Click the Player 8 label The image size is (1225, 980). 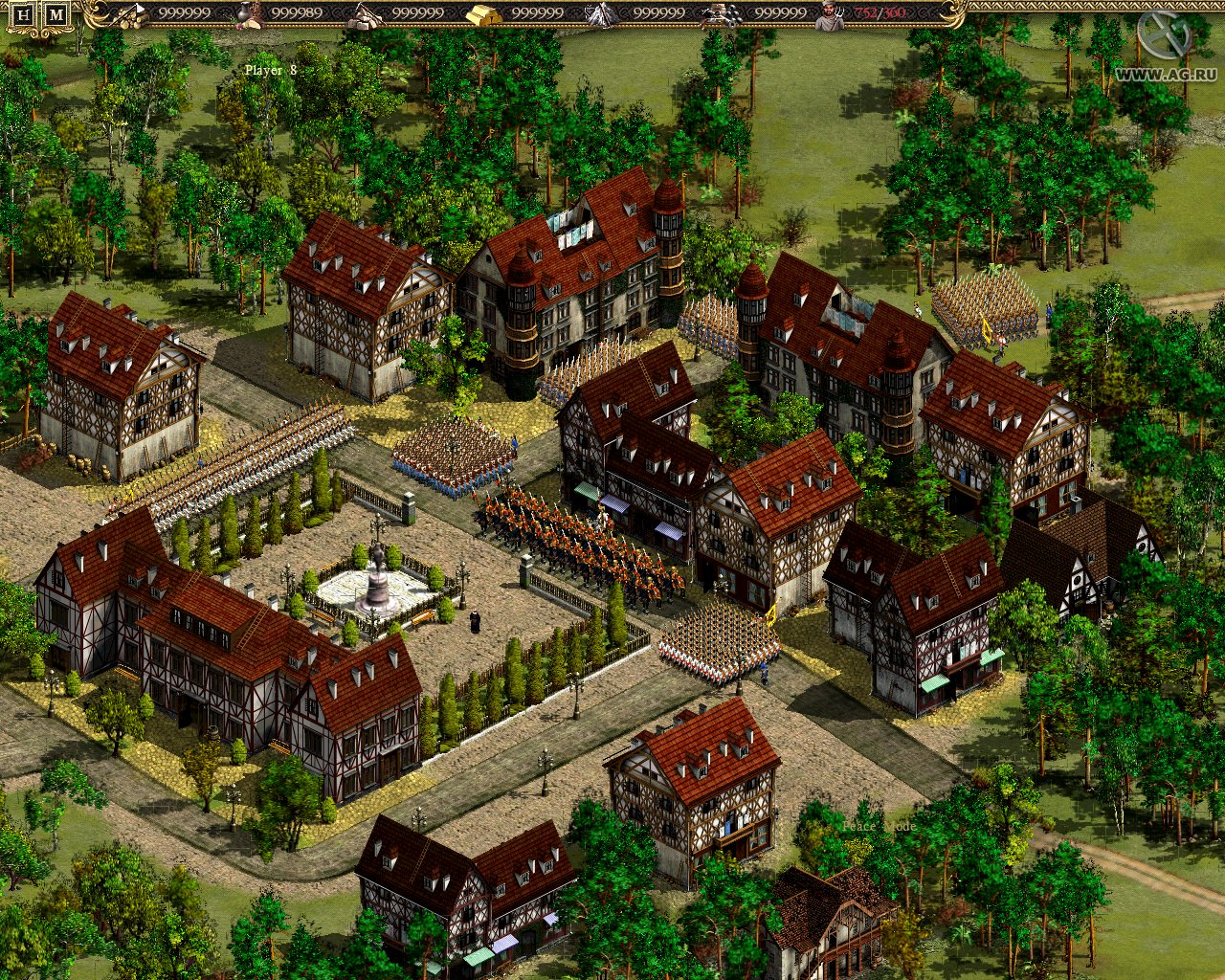pyautogui.click(x=272, y=68)
